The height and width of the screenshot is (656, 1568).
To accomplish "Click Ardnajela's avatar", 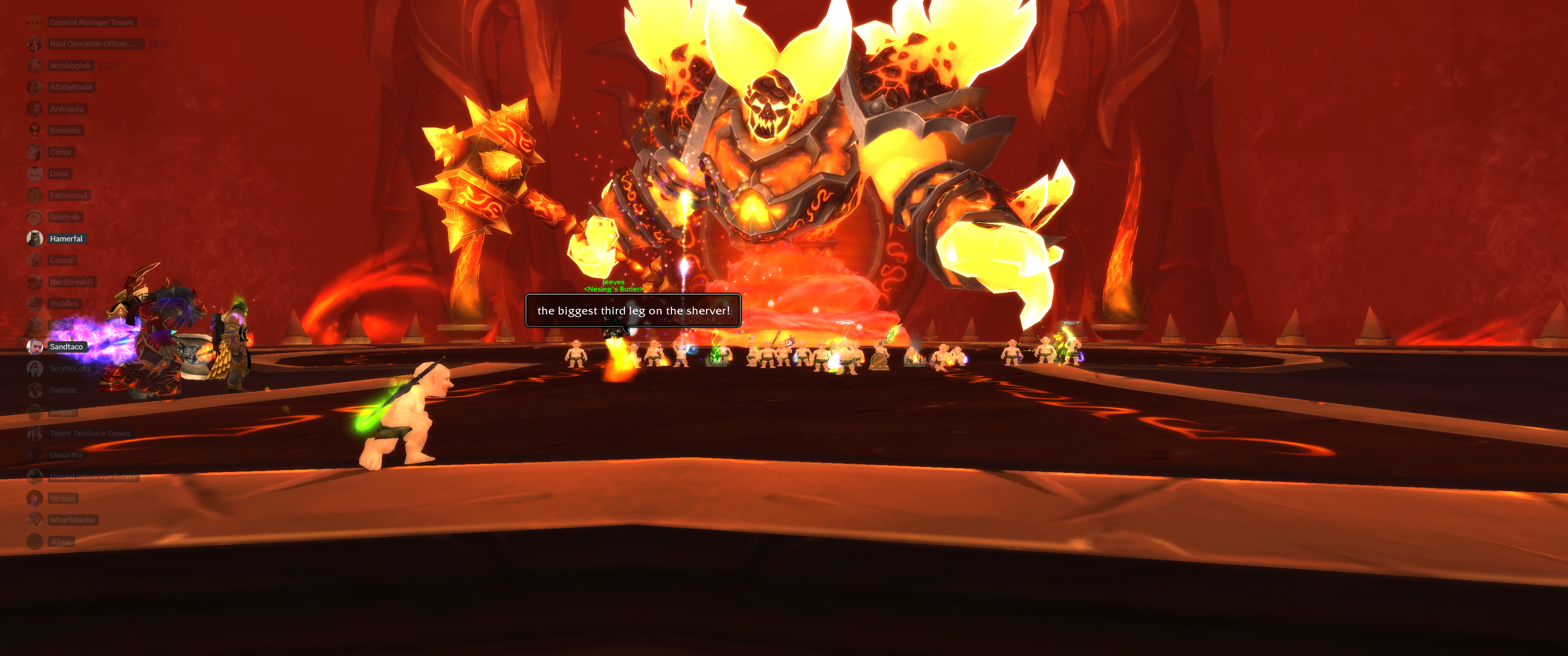I will [35, 108].
